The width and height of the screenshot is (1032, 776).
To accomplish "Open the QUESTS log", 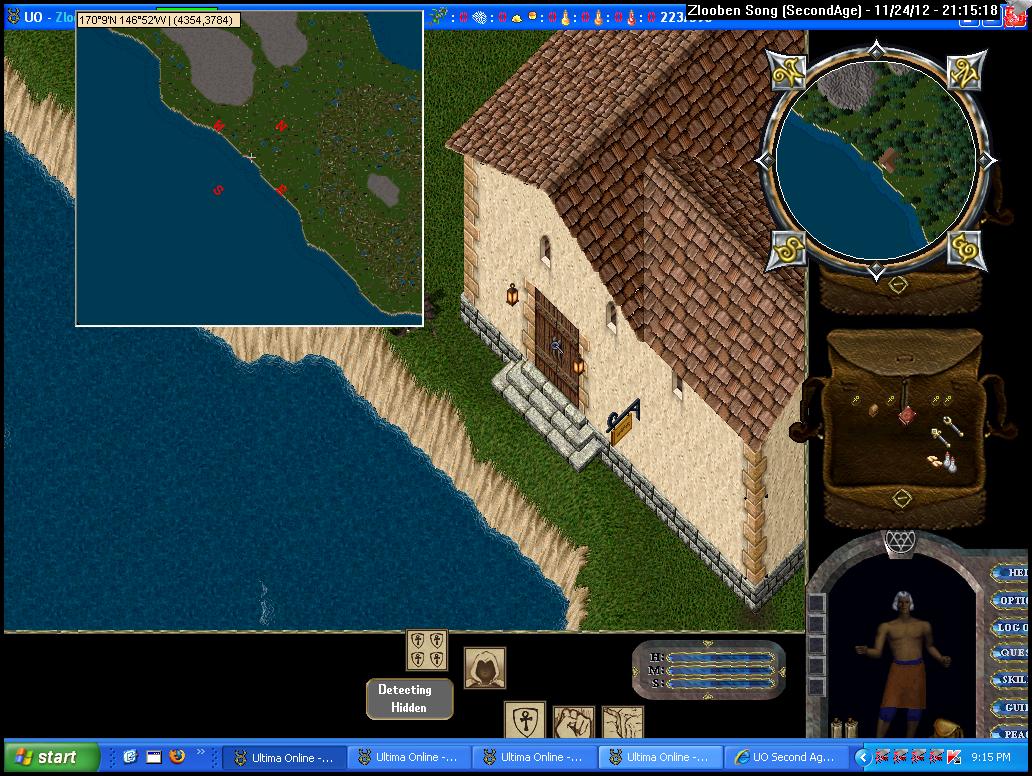I will pos(1012,654).
